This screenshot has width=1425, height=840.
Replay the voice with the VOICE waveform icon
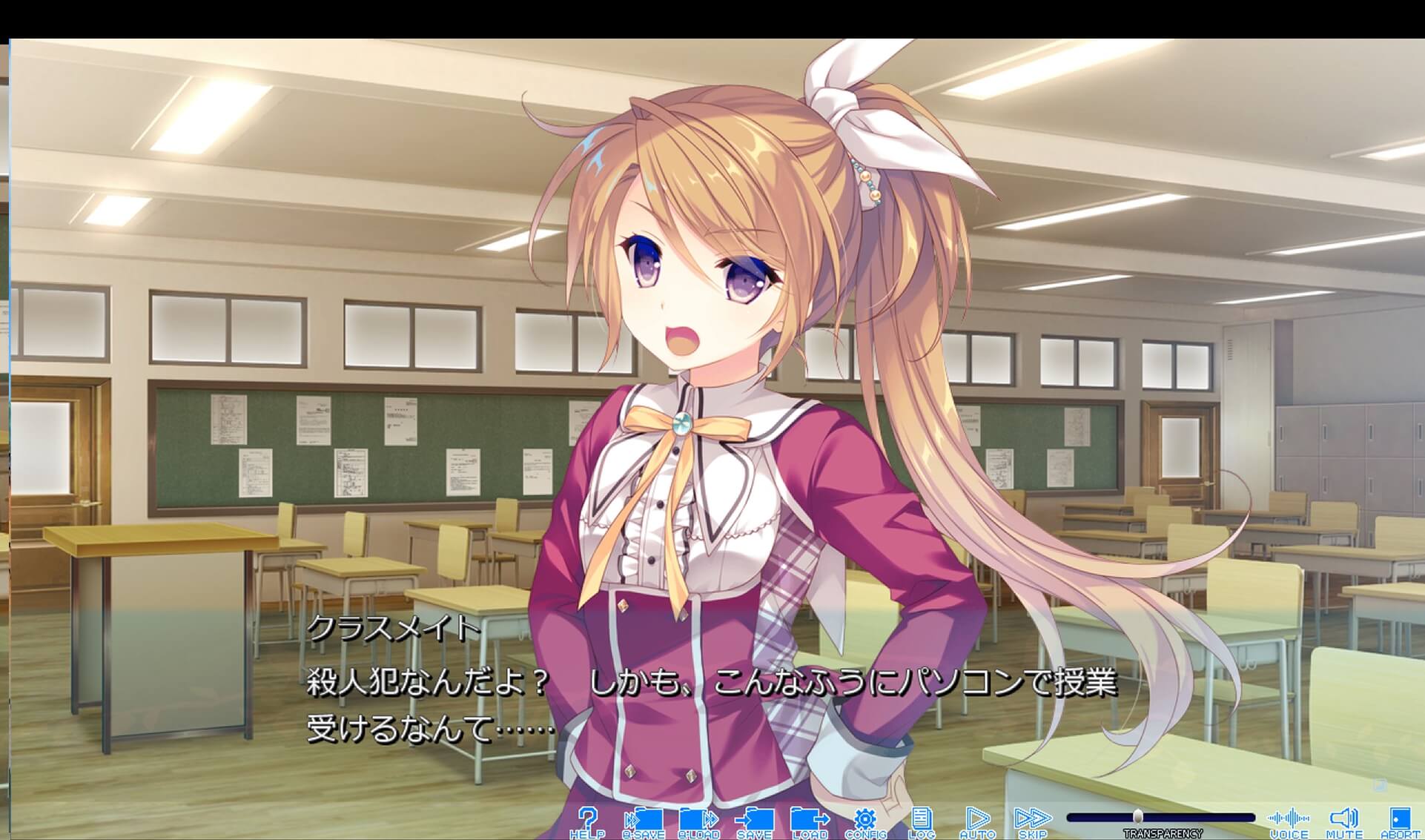(x=1290, y=818)
